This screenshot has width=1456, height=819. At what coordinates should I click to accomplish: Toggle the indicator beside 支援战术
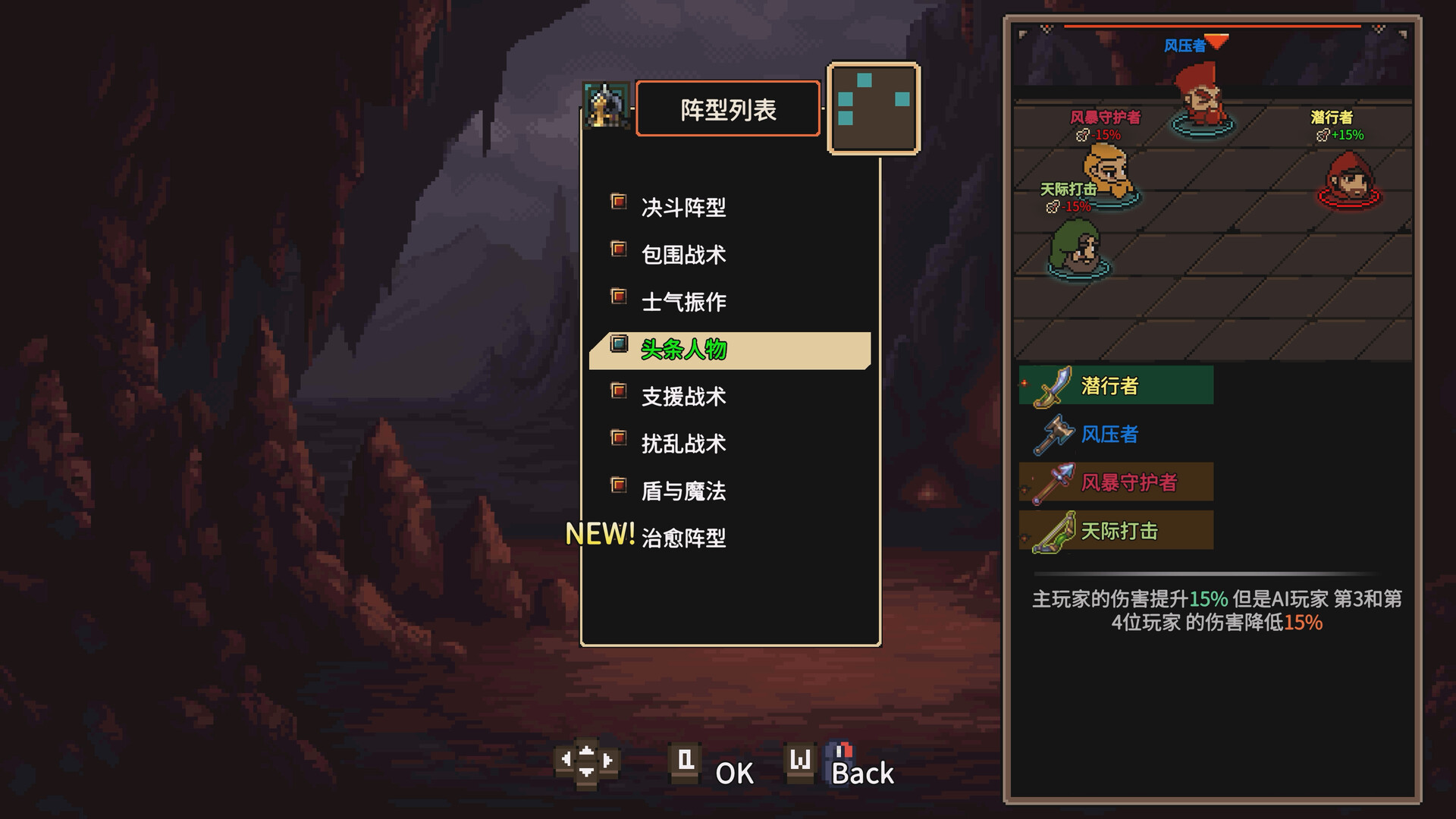(619, 390)
